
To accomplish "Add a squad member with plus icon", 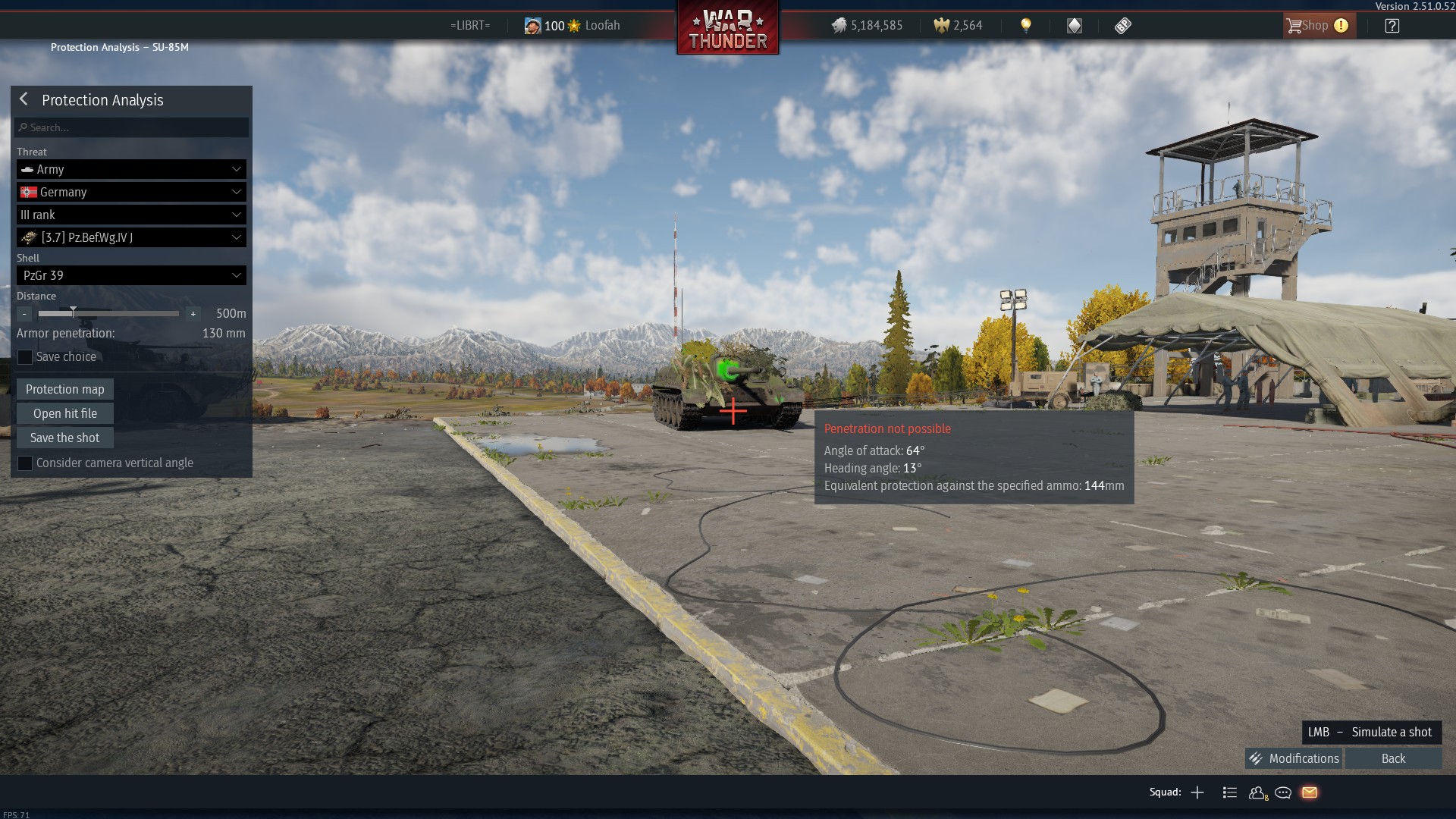I will (x=1197, y=792).
